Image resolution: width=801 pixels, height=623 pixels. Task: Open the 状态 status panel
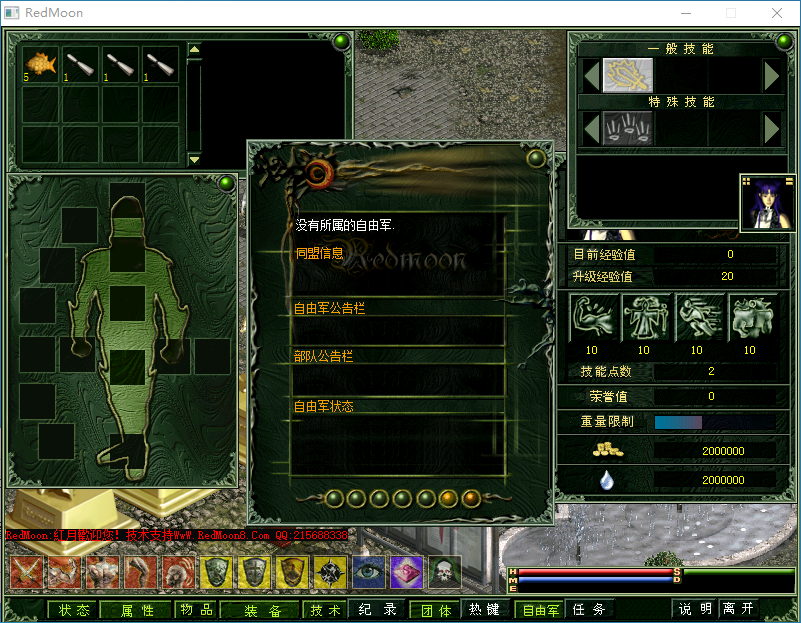pos(74,610)
